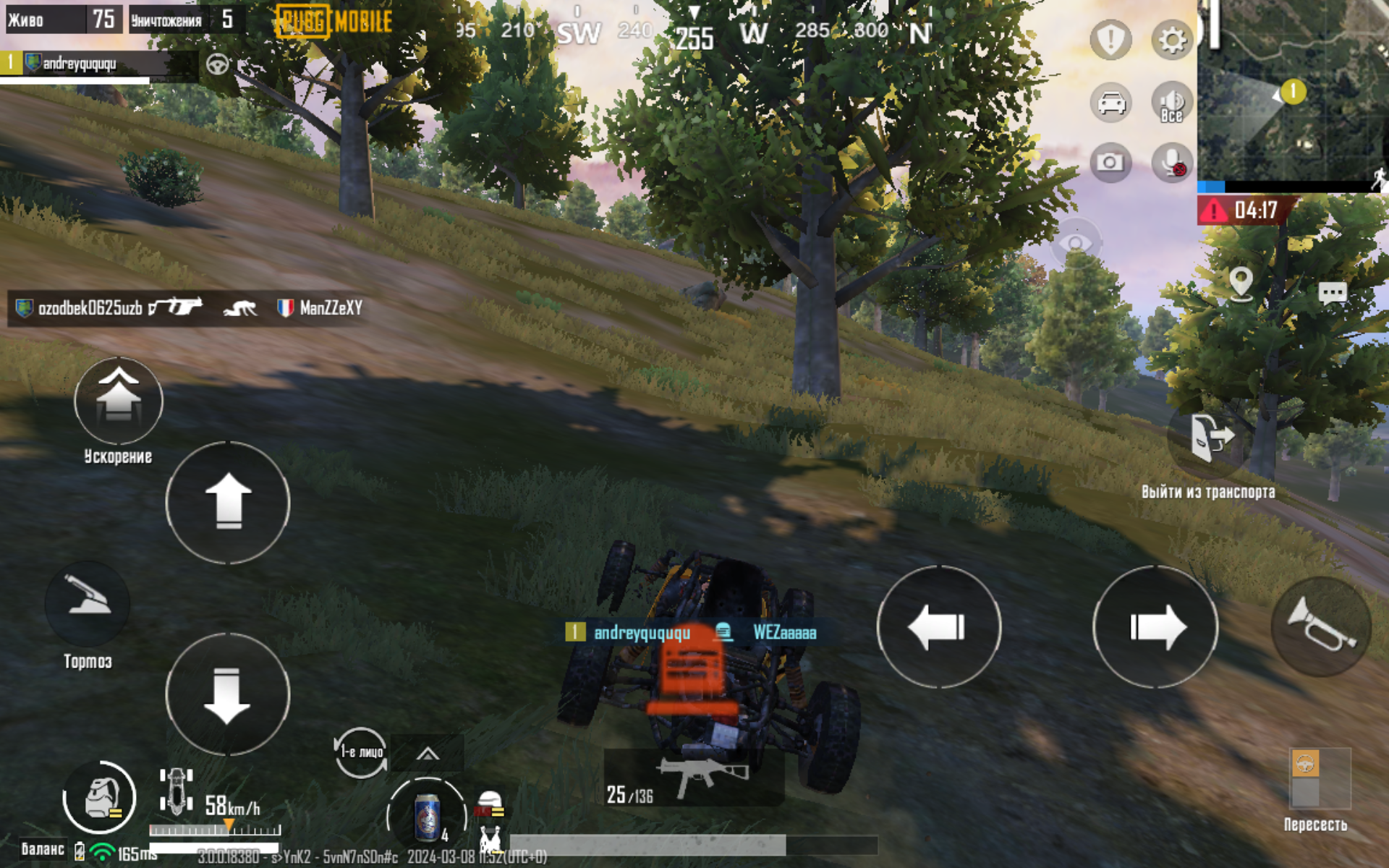Image resolution: width=1389 pixels, height=868 pixels.
Task: Open the settings gear icon
Action: (1172, 40)
